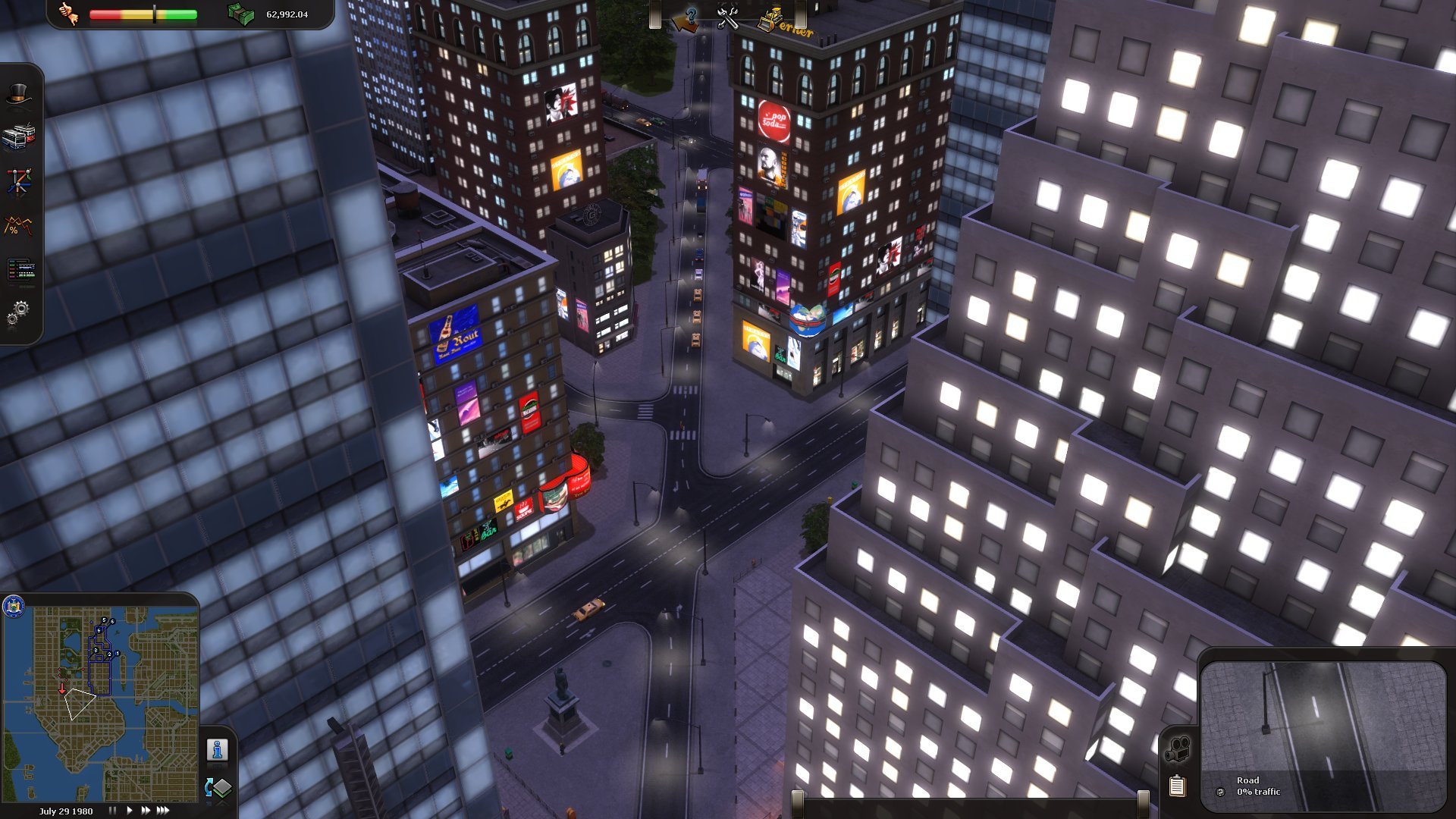Choose the crossed wrenches build tool

[x=728, y=18]
